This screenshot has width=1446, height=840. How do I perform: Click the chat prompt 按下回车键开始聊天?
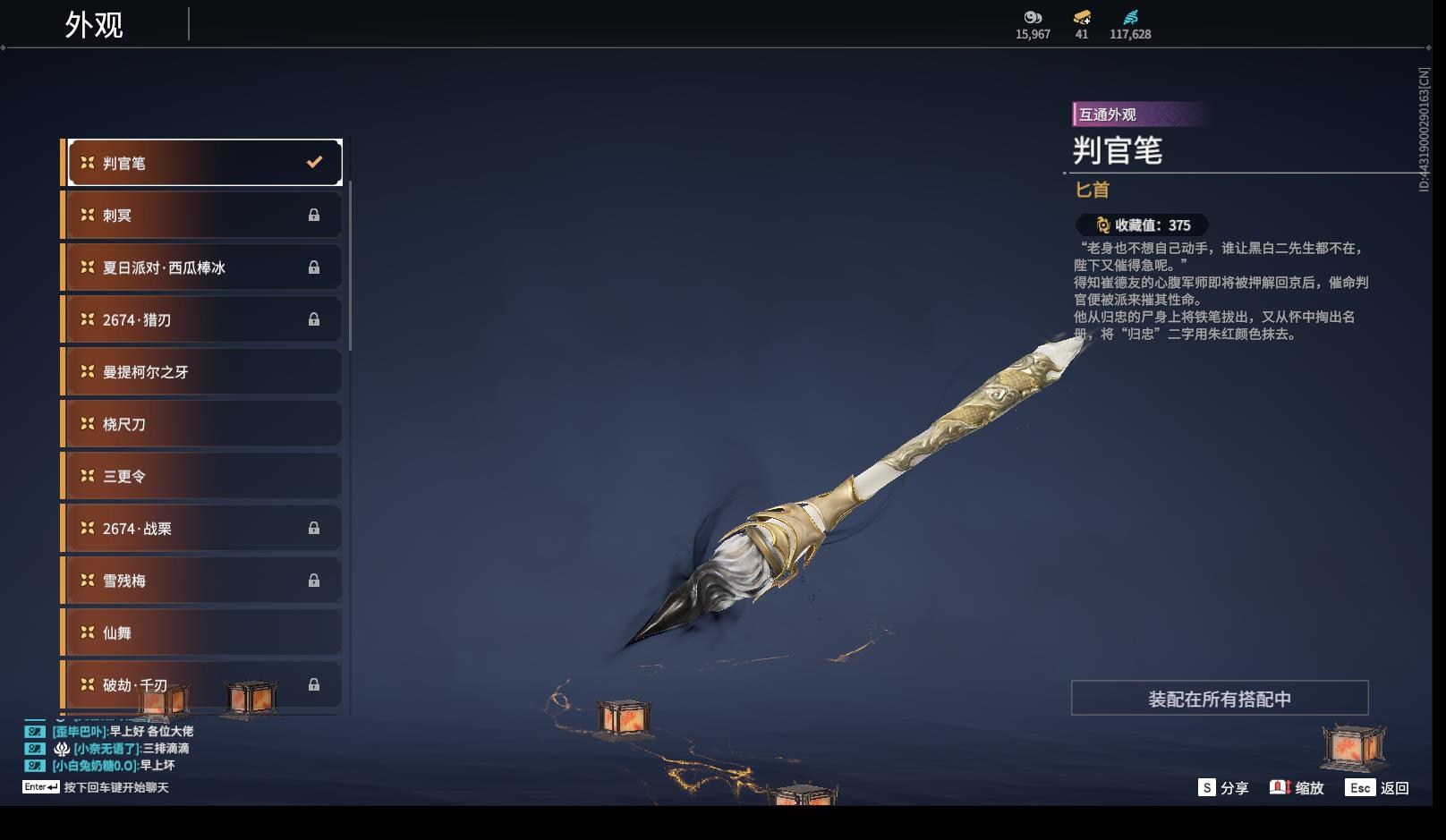point(115,788)
